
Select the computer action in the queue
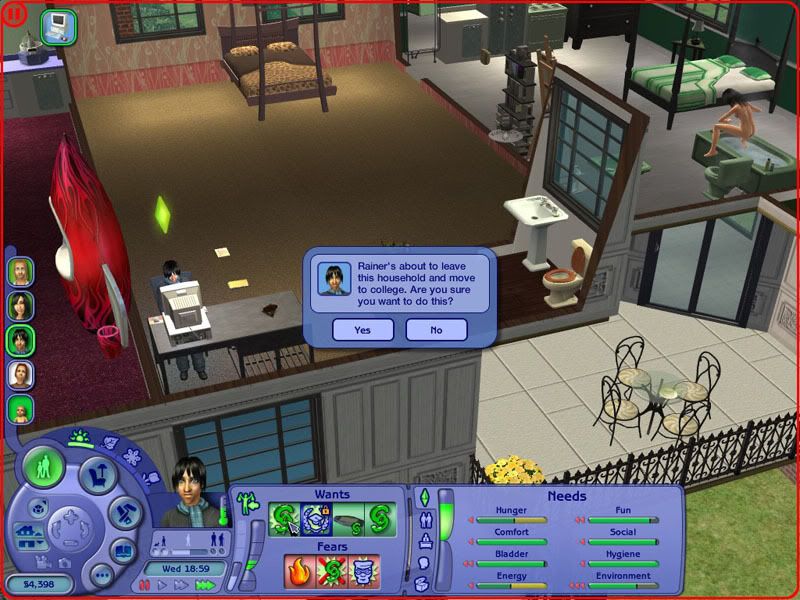coord(58,23)
